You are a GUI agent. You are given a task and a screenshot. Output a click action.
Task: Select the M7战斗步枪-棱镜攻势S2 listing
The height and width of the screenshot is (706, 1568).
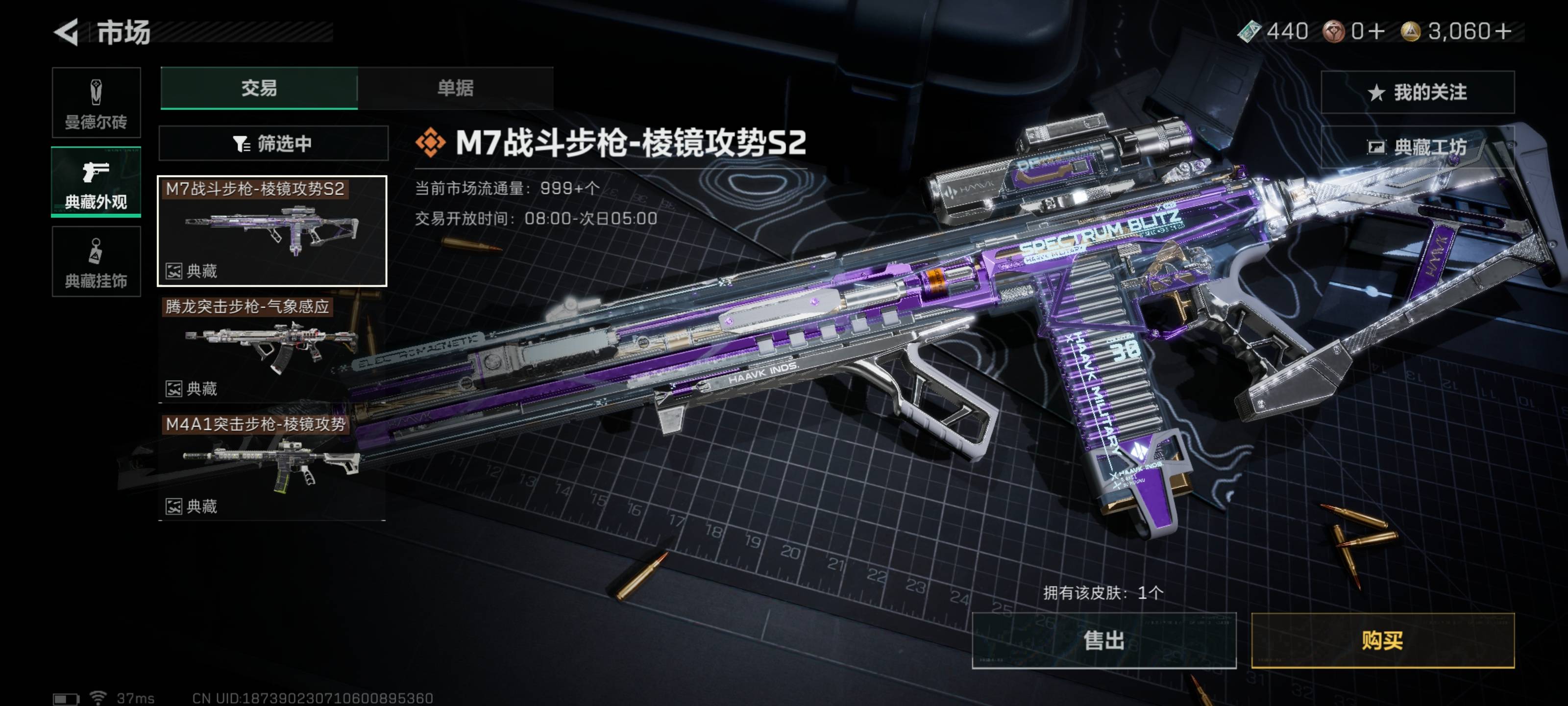272,231
